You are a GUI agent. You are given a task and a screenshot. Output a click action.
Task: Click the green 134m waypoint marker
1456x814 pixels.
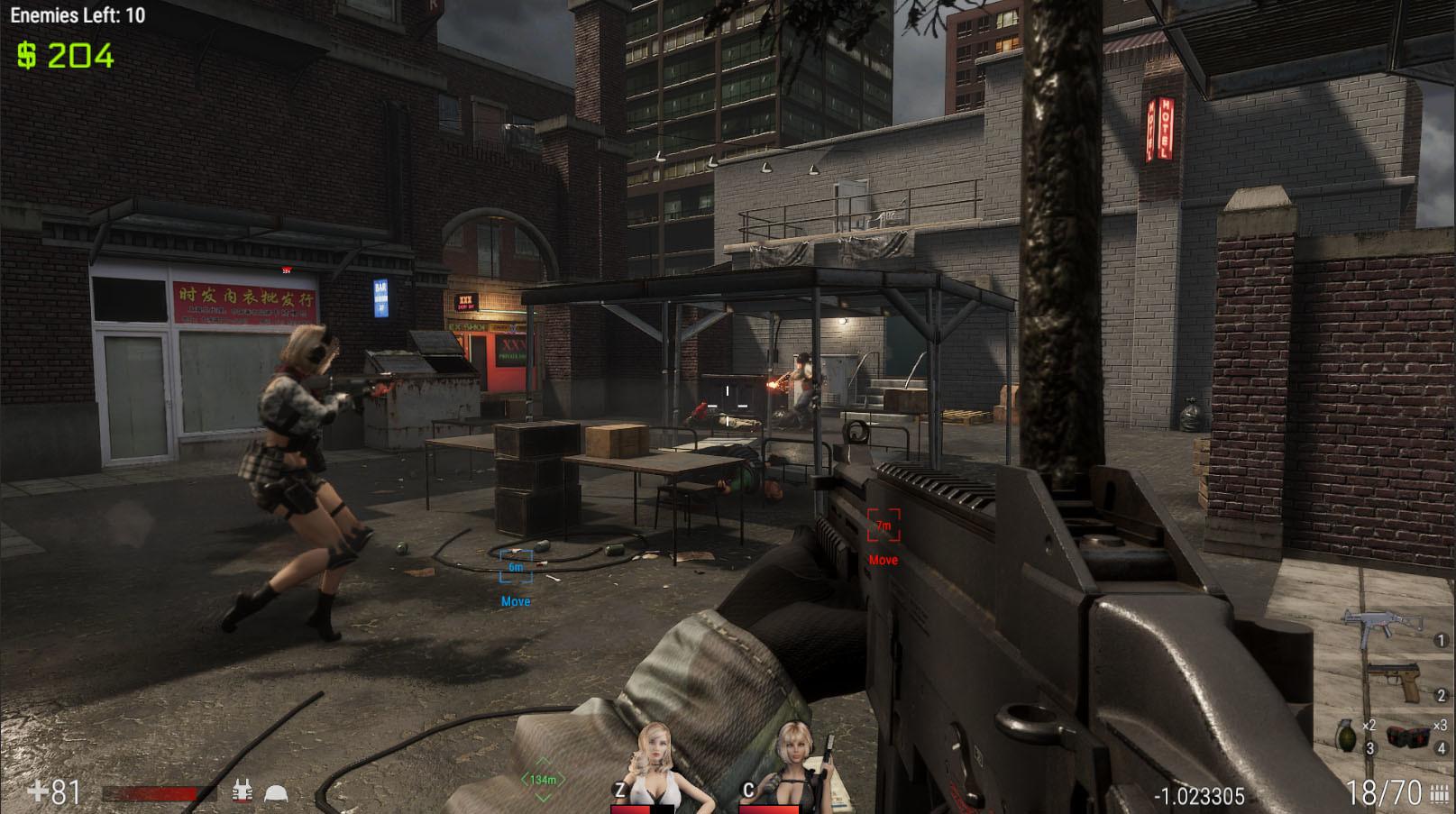543,779
